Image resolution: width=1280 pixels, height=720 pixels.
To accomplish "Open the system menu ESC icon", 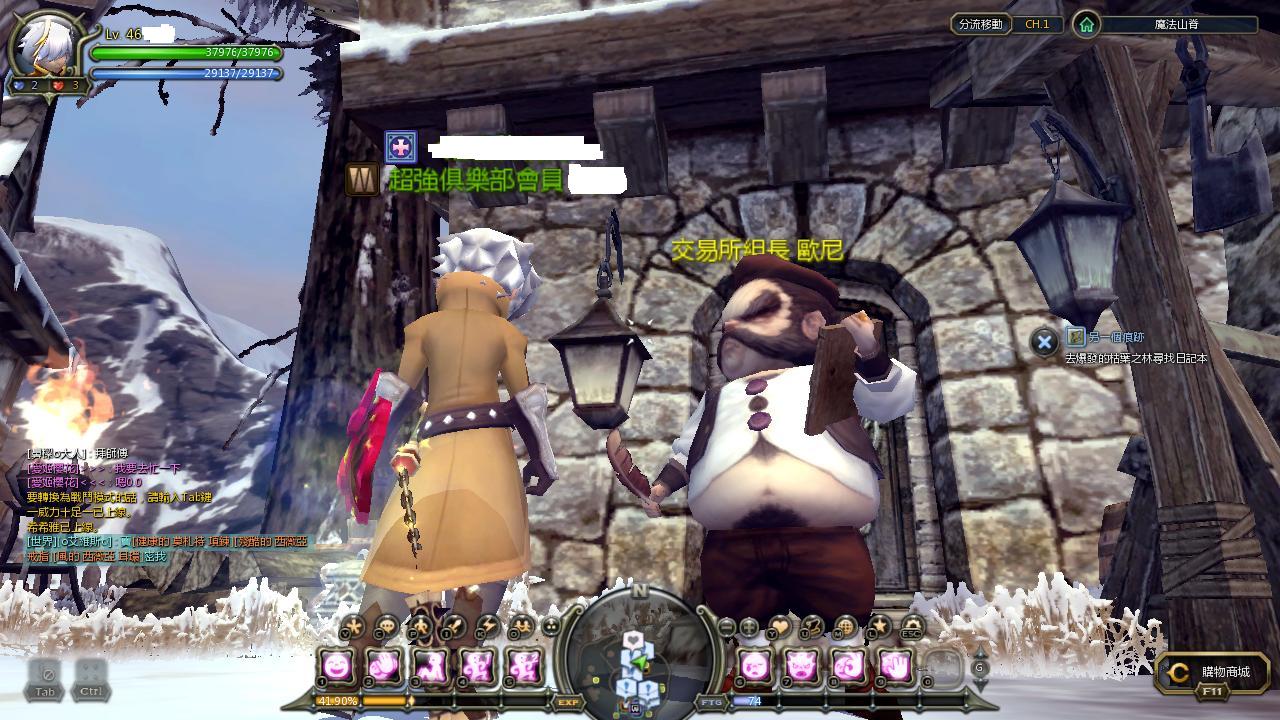I will tap(911, 628).
